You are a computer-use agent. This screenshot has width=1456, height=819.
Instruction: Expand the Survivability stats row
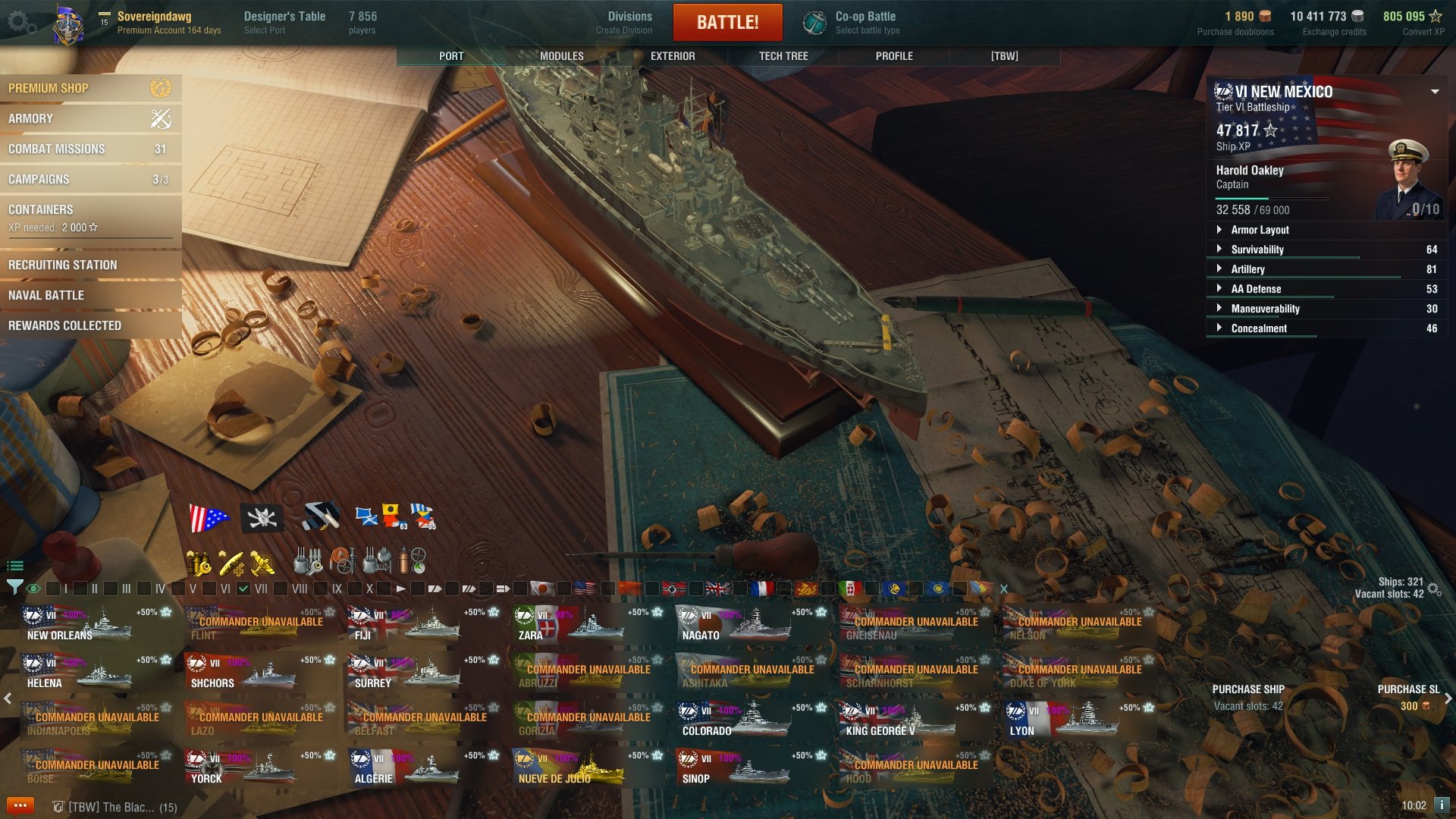[1257, 249]
